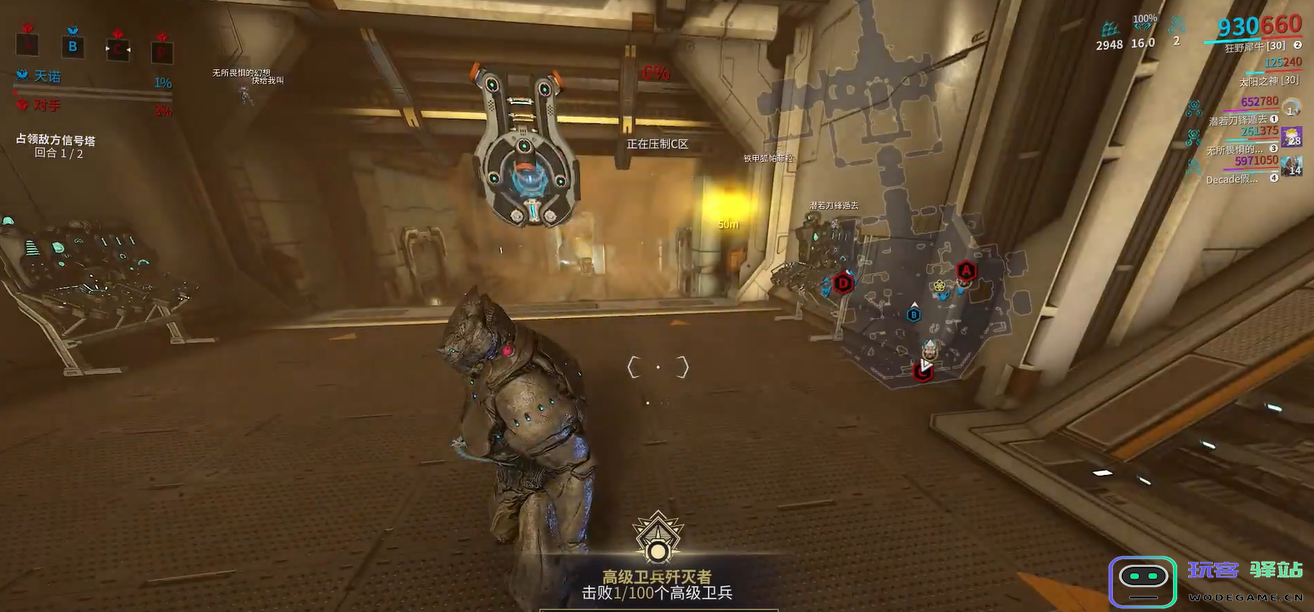Click the red C marker on the map
This screenshot has height=612, width=1314.
[x=922, y=371]
